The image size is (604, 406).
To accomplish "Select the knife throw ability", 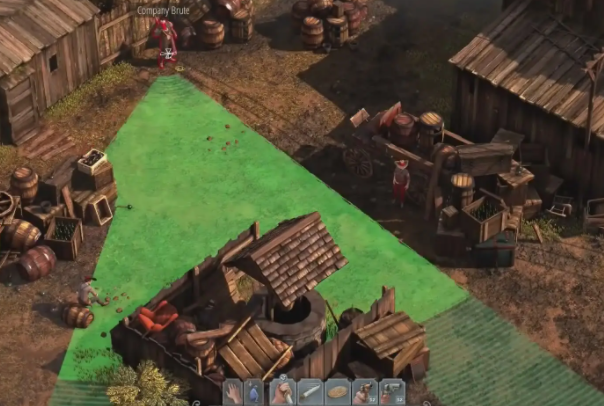I will 310,392.
